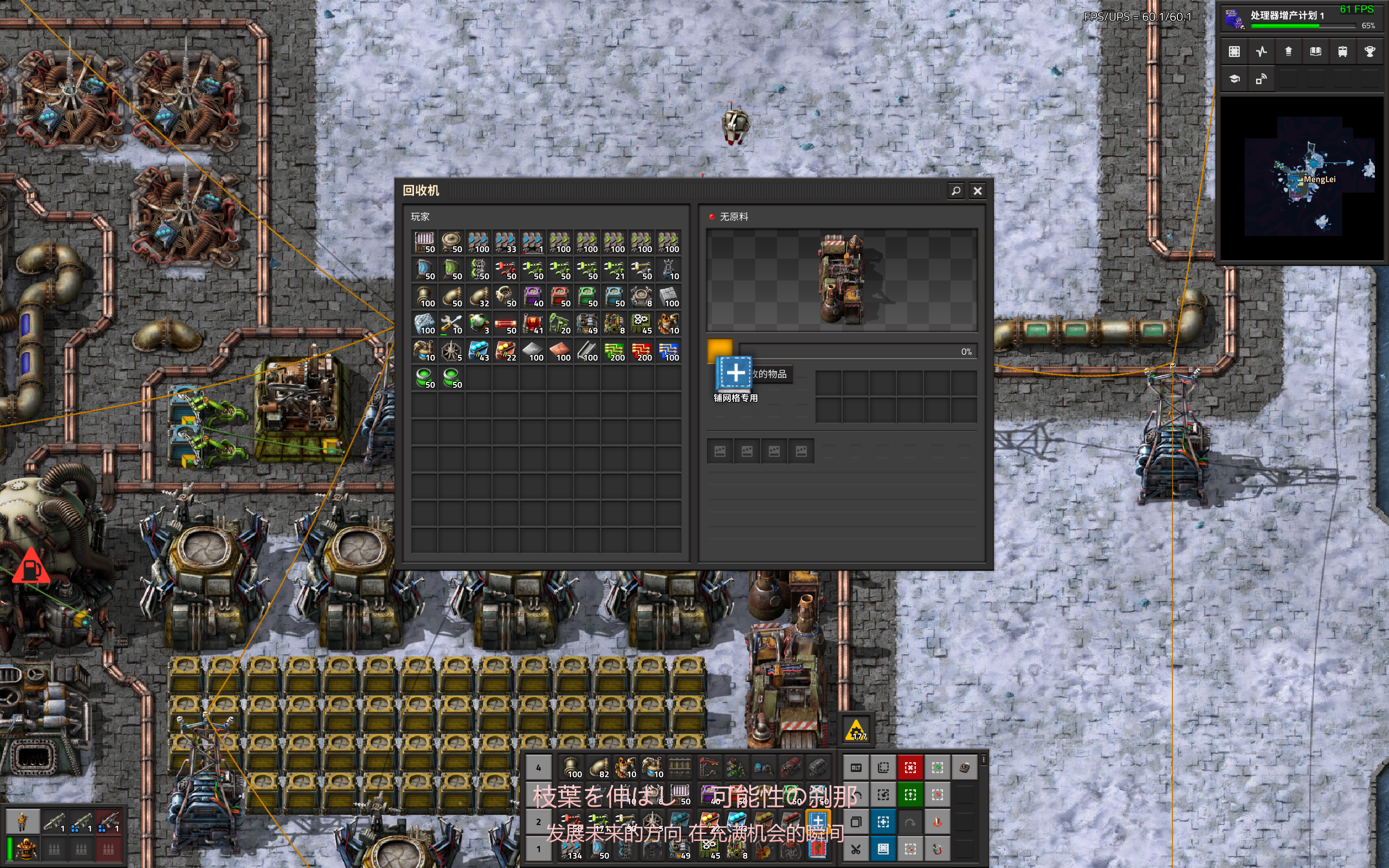Show the achievements trophy button
This screenshot has width=1389, height=868.
[x=1369, y=52]
